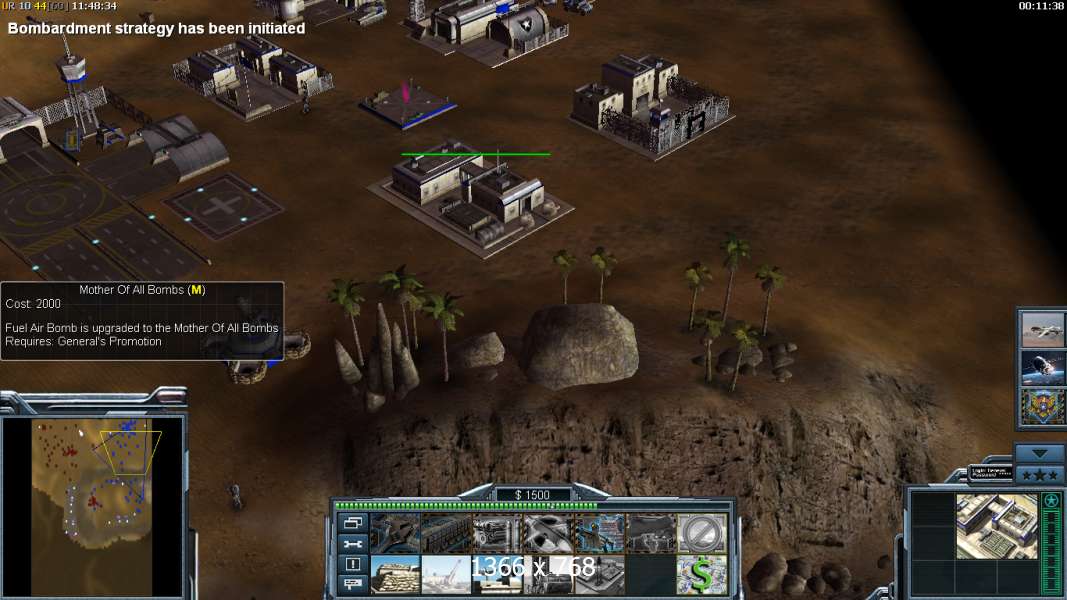
Task: Click the wrench button on command bar
Action: (x=352, y=544)
